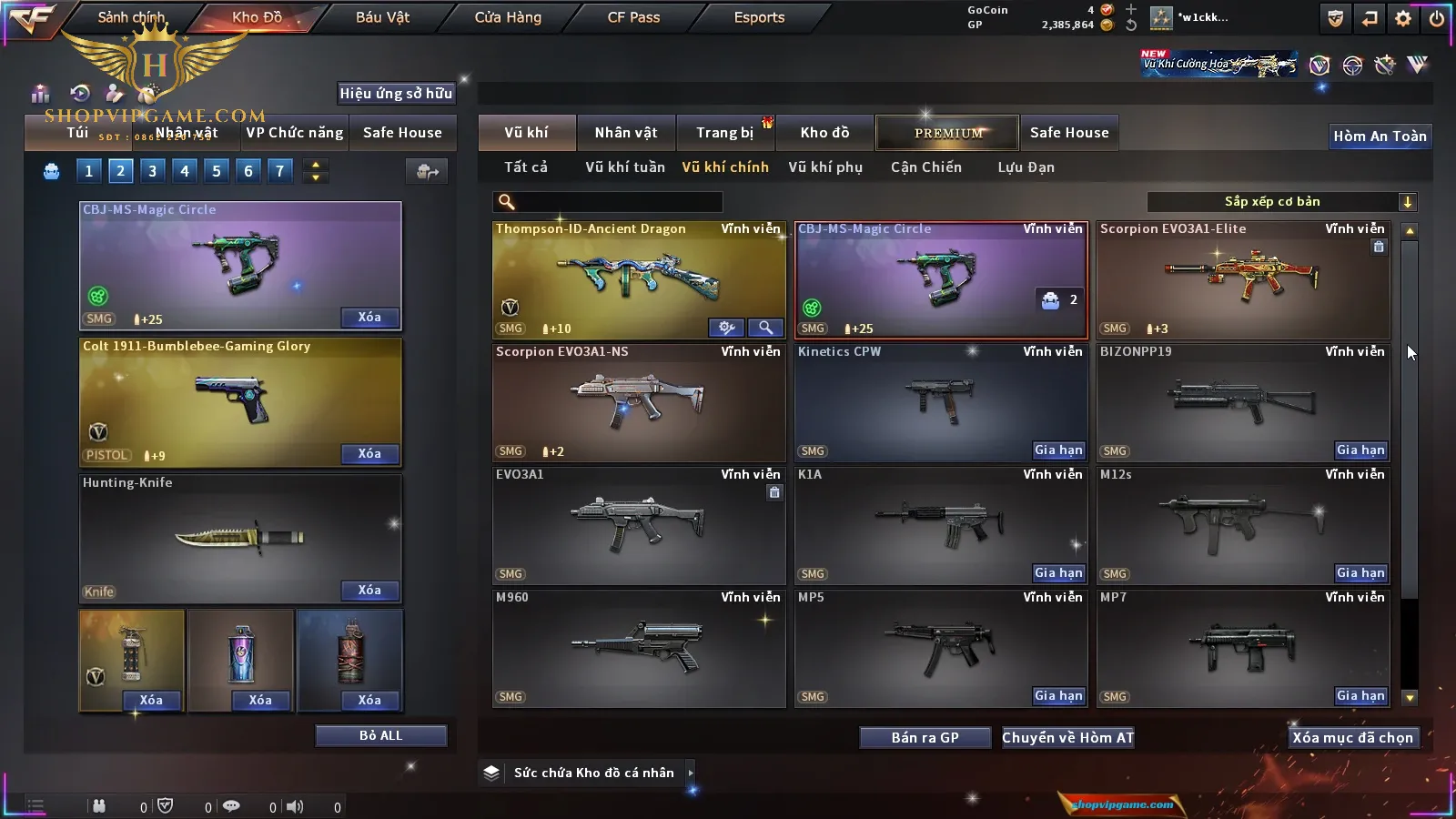The height and width of the screenshot is (819, 1456).
Task: Extend the Kinetics CPW with Gia hạn
Action: tap(1058, 450)
